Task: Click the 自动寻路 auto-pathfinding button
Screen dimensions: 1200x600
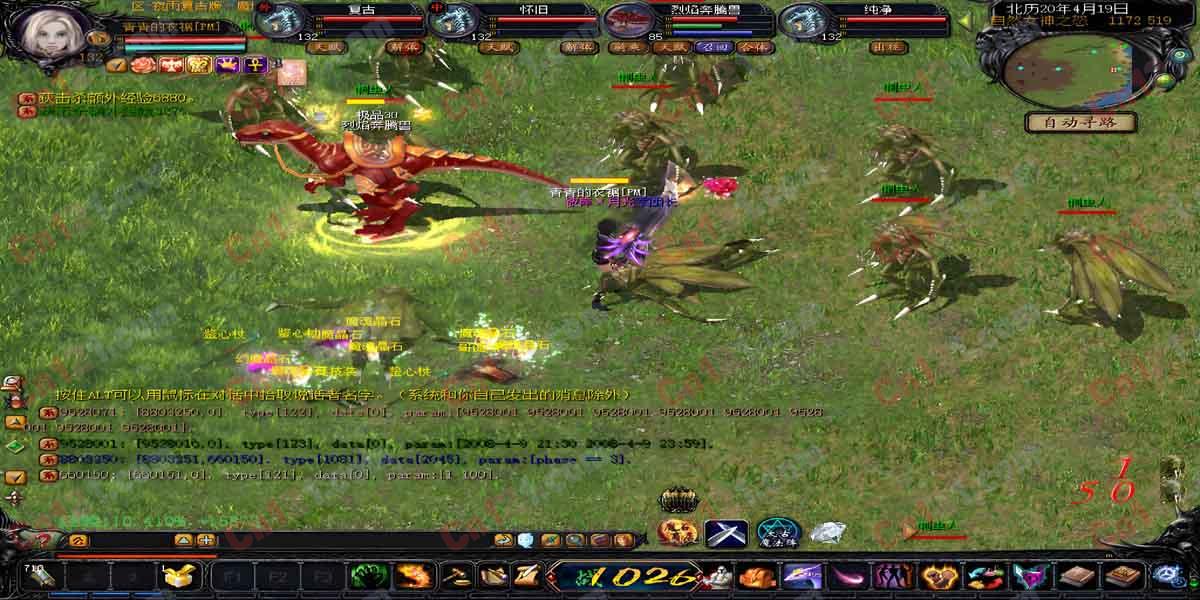Action: coord(1080,123)
